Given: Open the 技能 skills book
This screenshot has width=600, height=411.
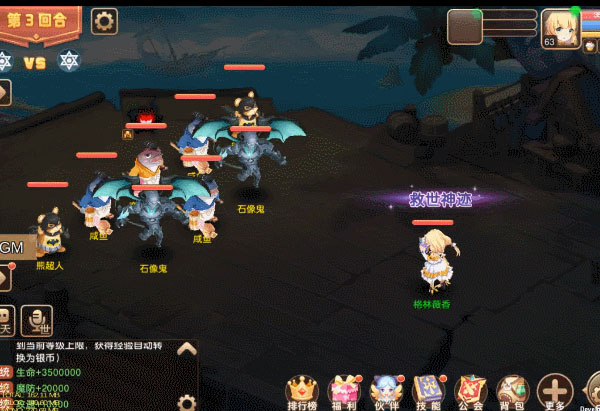Looking at the screenshot, I should [429, 392].
